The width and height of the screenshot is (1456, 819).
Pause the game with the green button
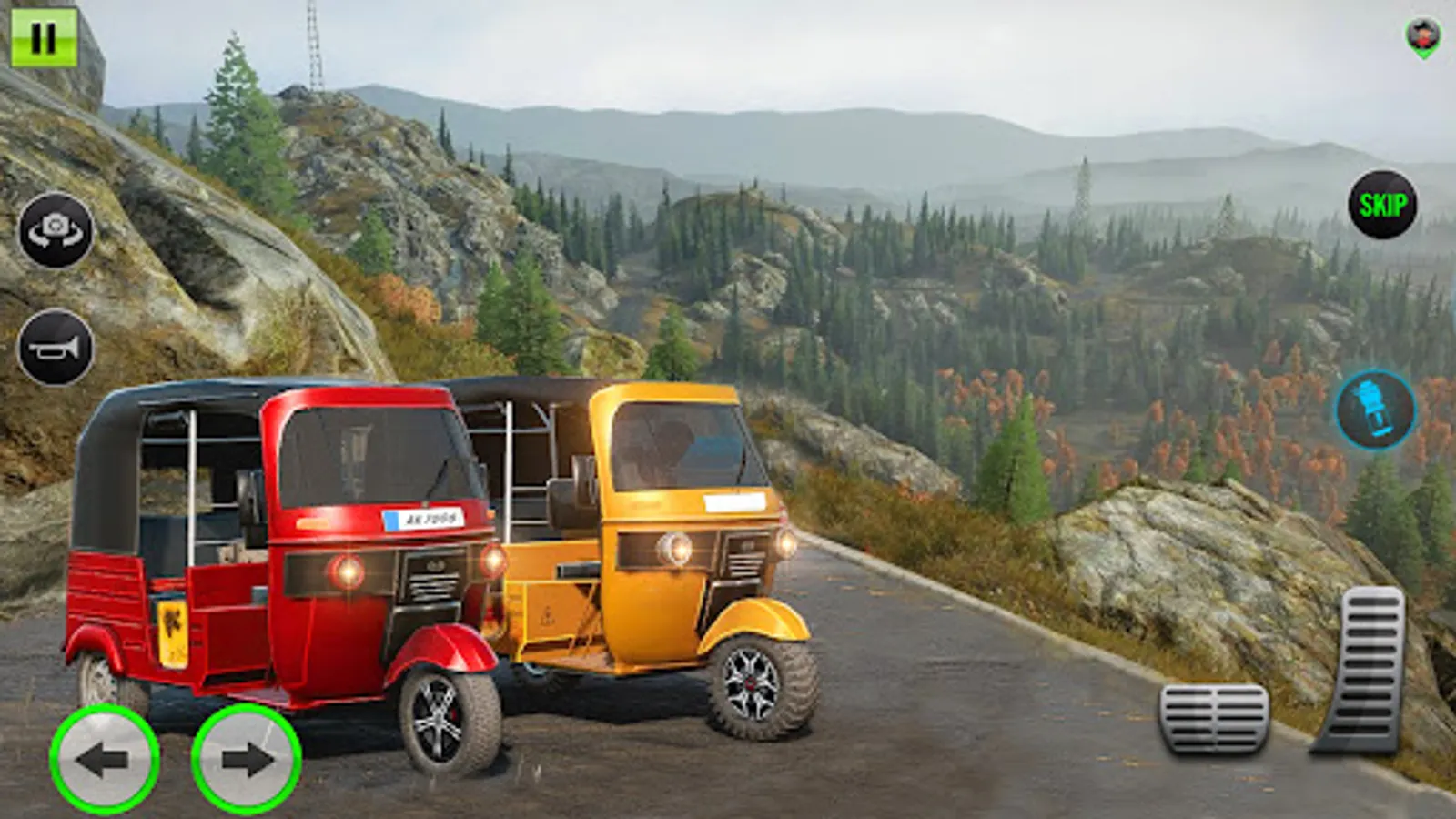[x=43, y=37]
